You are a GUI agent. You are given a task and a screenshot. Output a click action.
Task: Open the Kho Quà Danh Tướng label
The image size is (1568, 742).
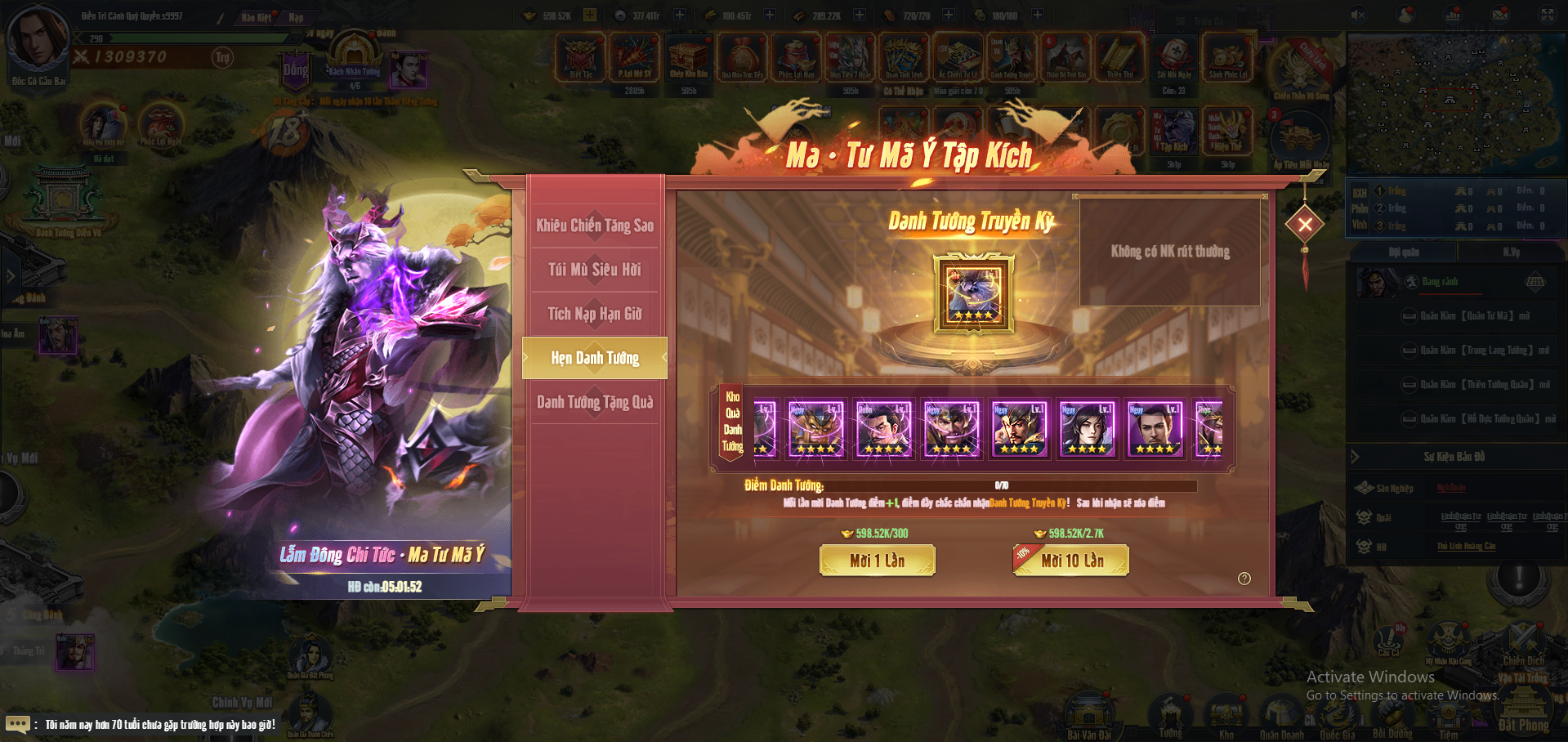click(x=732, y=422)
